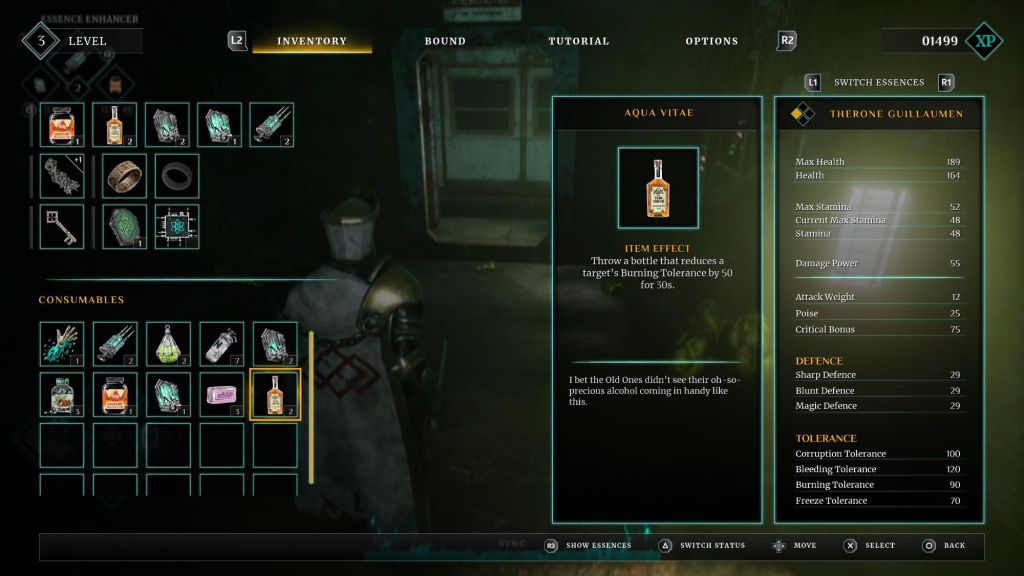The height and width of the screenshot is (576, 1024).
Task: Select the highlighted Aqua Vitae bottle slot
Action: click(275, 394)
